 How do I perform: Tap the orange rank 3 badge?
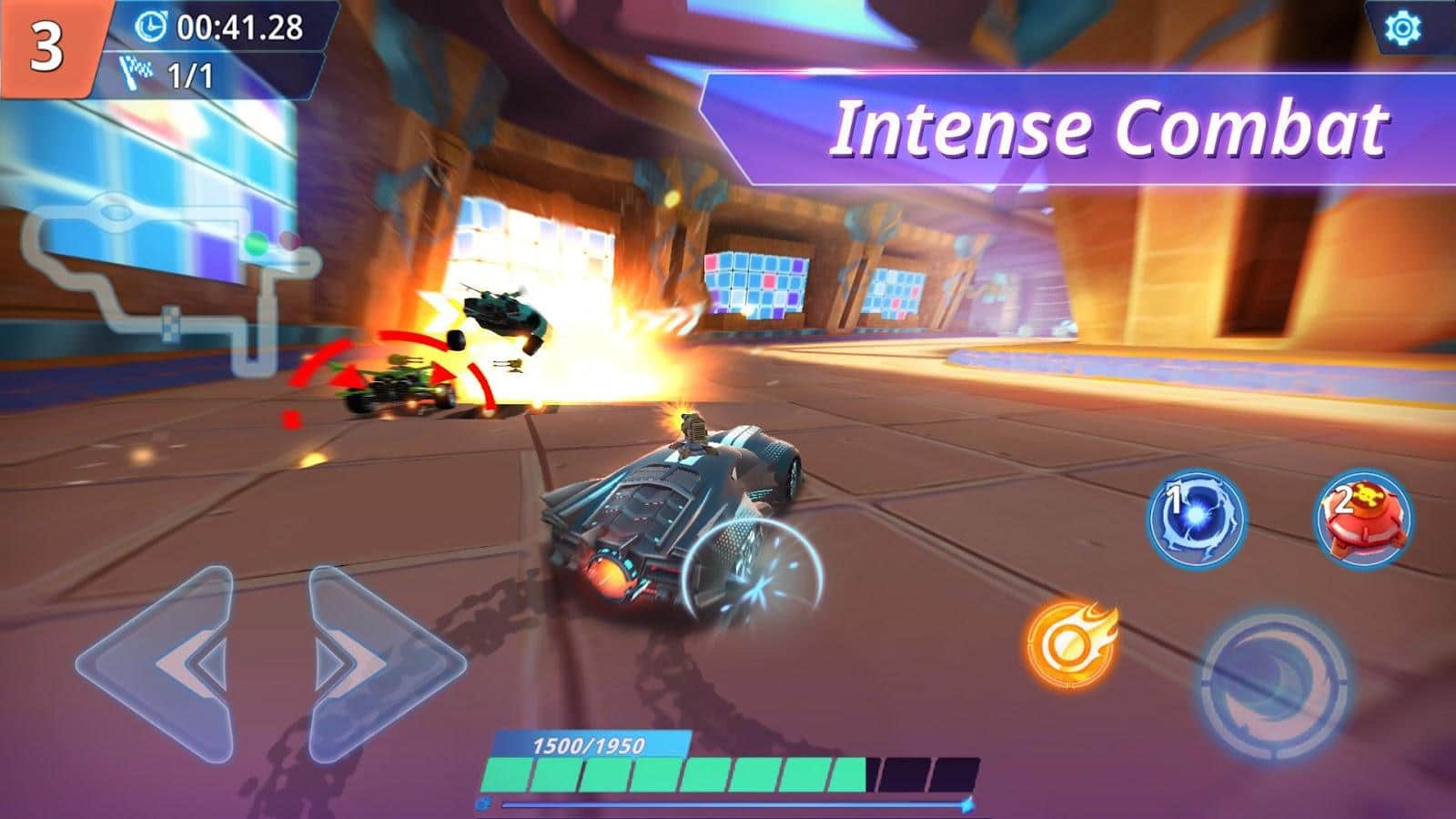point(48,41)
